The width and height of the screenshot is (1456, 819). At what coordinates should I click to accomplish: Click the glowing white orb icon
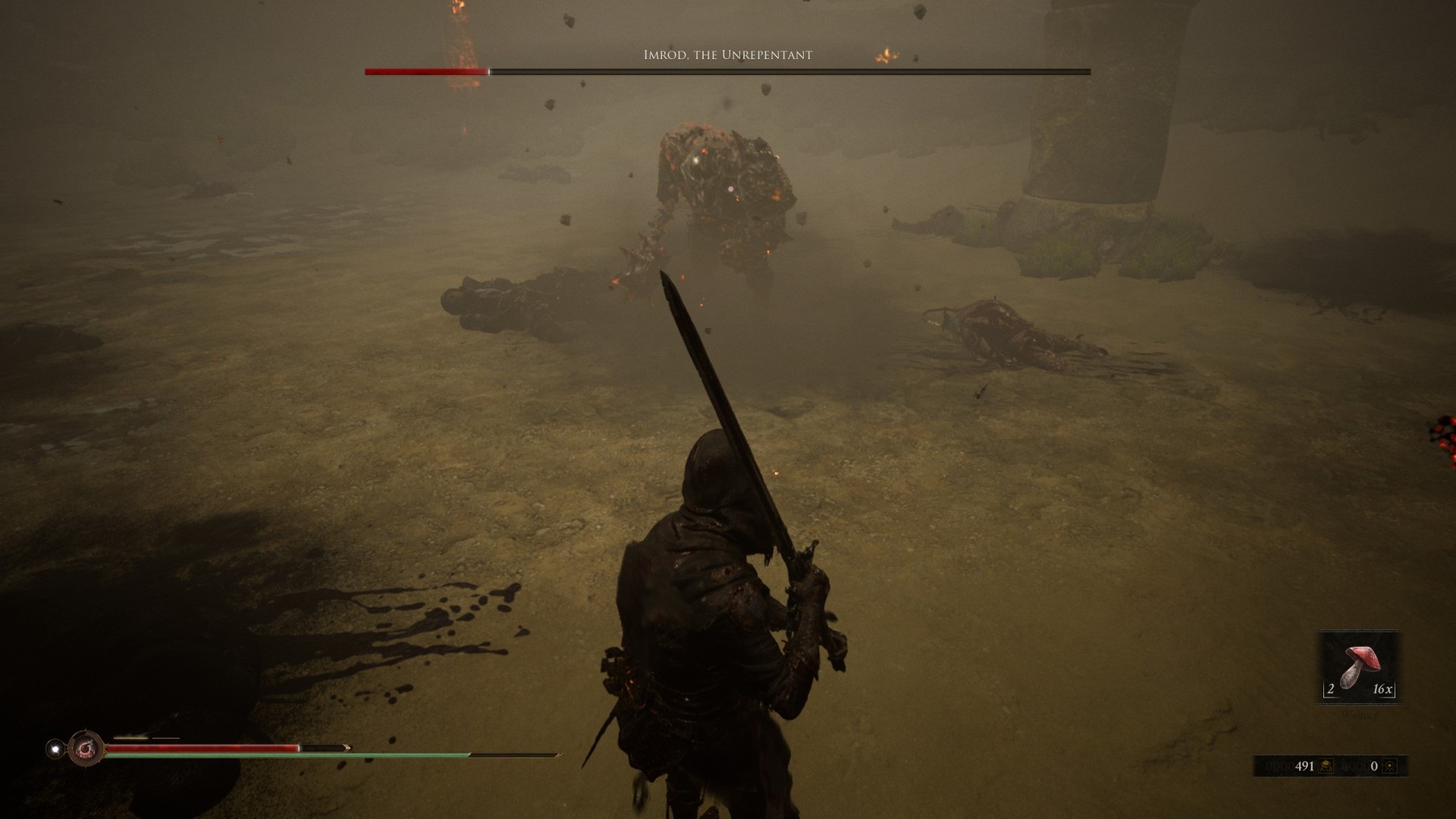click(55, 748)
